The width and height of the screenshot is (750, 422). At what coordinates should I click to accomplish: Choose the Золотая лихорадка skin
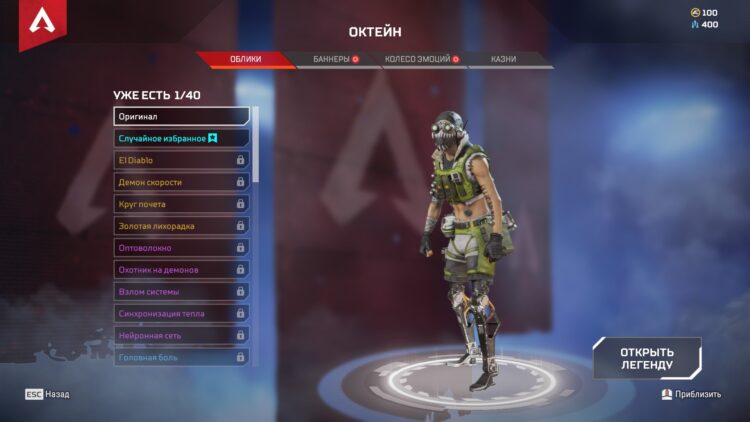[181, 226]
